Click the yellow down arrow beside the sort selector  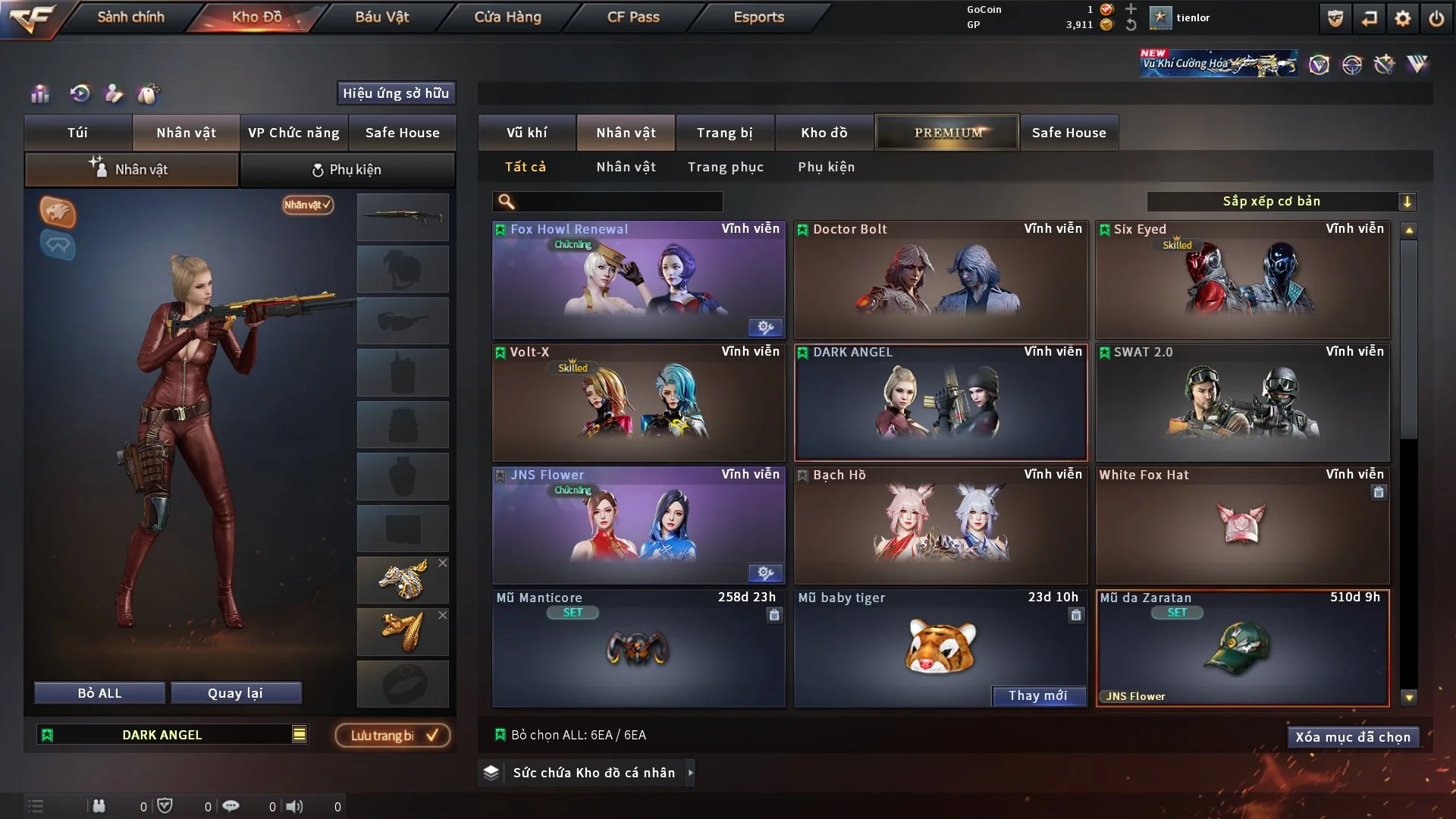pos(1408,202)
